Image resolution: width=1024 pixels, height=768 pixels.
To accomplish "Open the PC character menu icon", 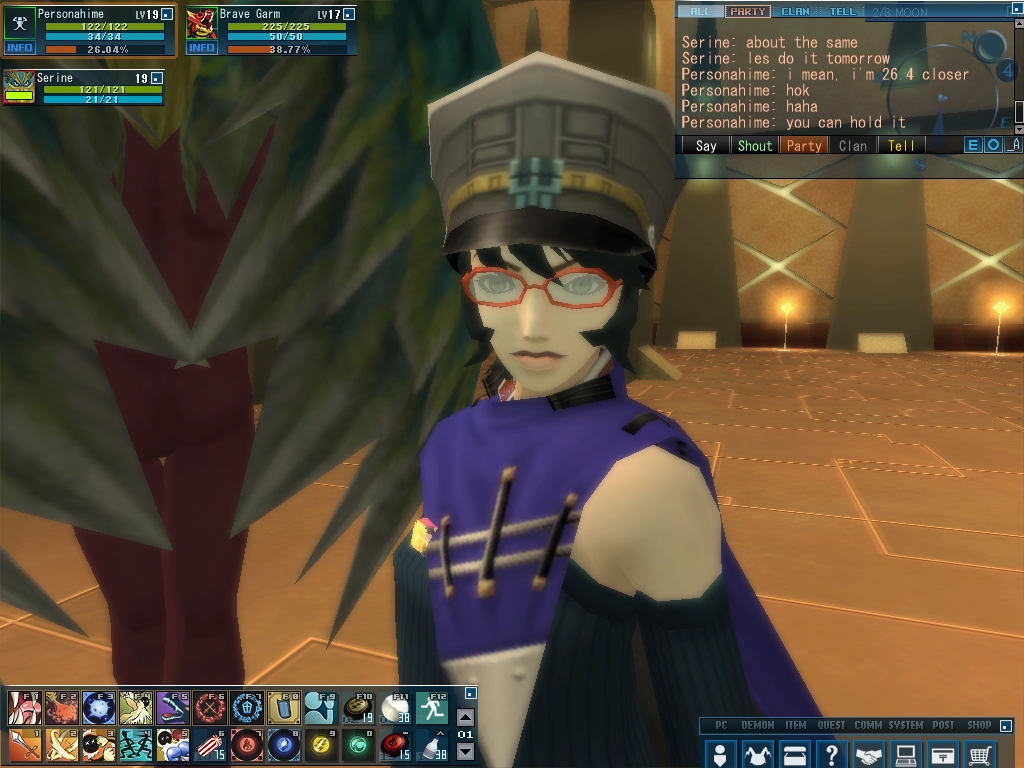I will pos(719,753).
